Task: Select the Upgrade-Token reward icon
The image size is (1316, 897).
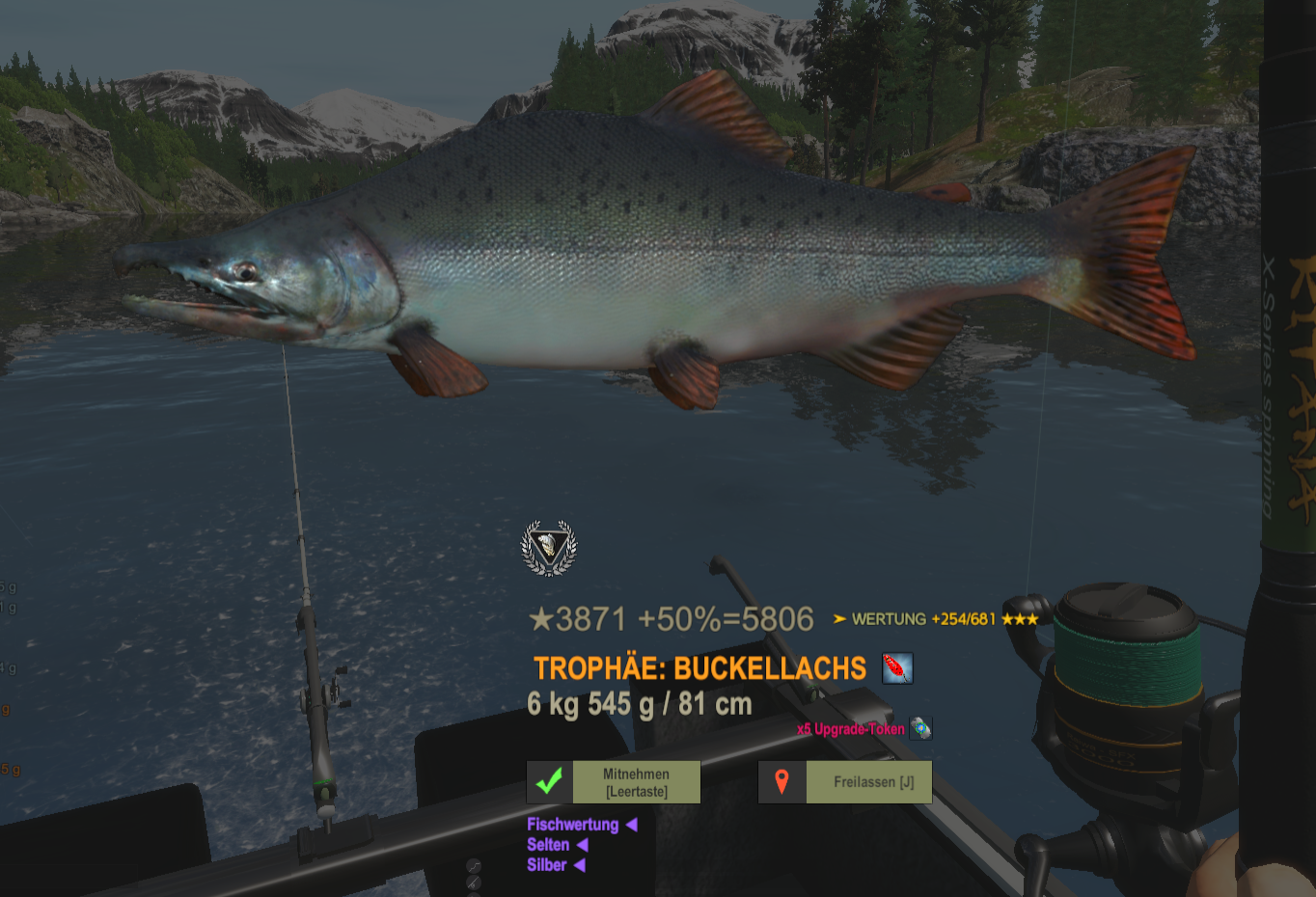Action: 921,728
